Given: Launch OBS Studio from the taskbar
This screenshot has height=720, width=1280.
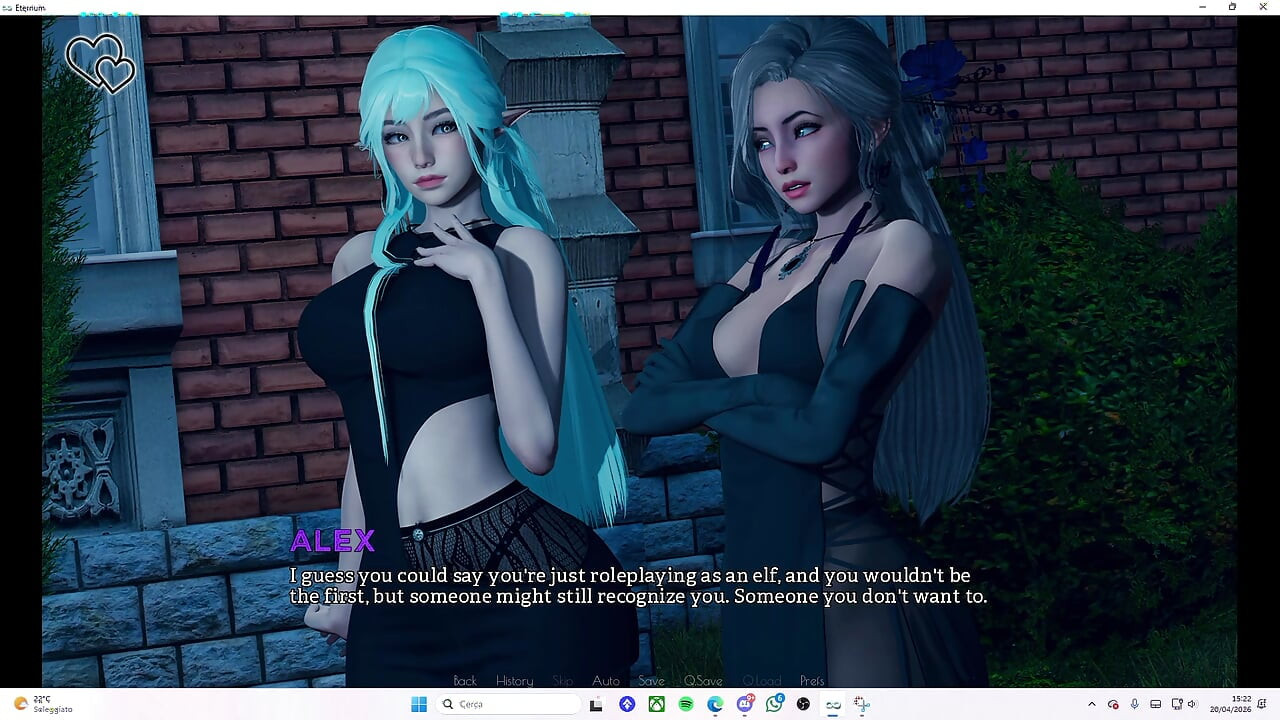Looking at the screenshot, I should point(805,704).
